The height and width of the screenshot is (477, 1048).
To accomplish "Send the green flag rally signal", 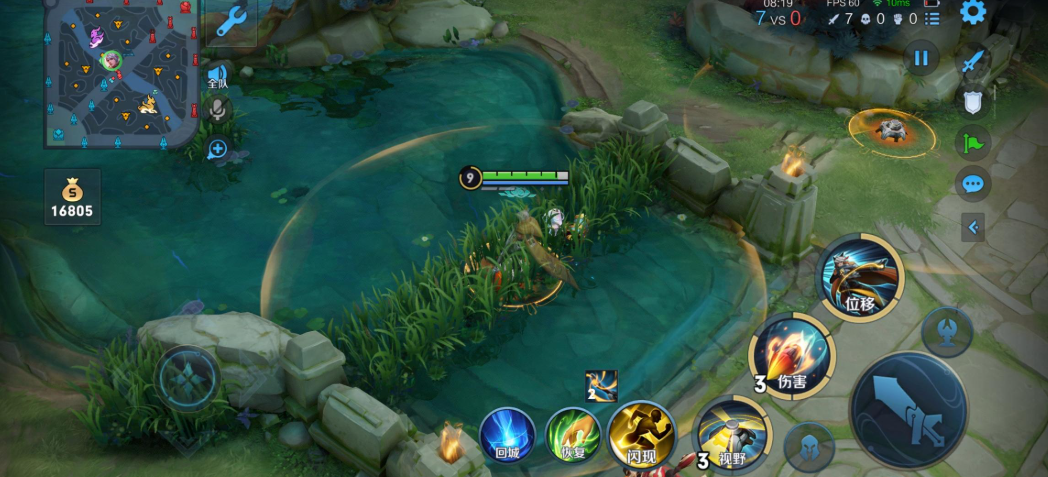I will click(x=973, y=142).
